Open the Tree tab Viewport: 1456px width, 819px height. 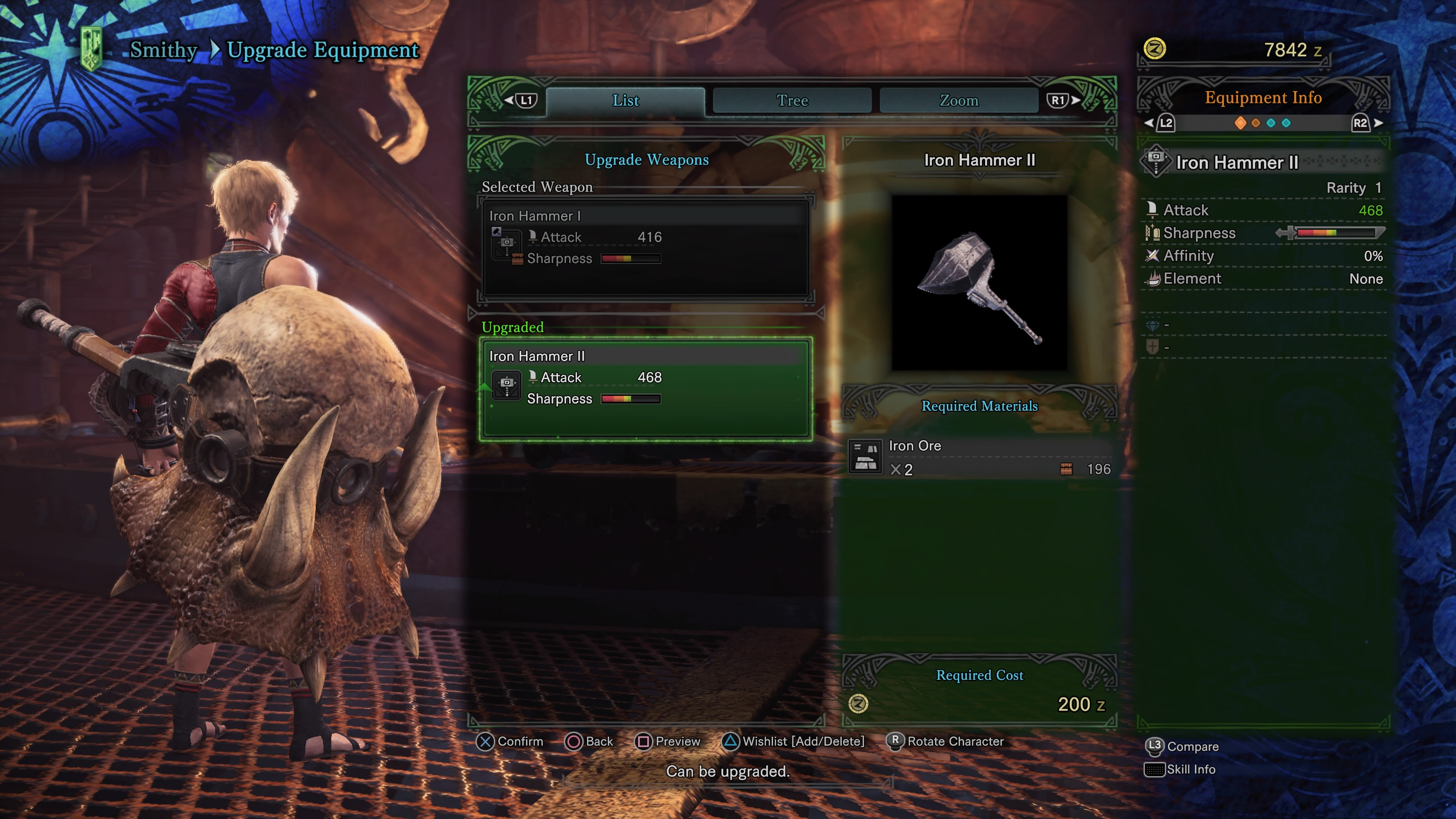point(792,100)
